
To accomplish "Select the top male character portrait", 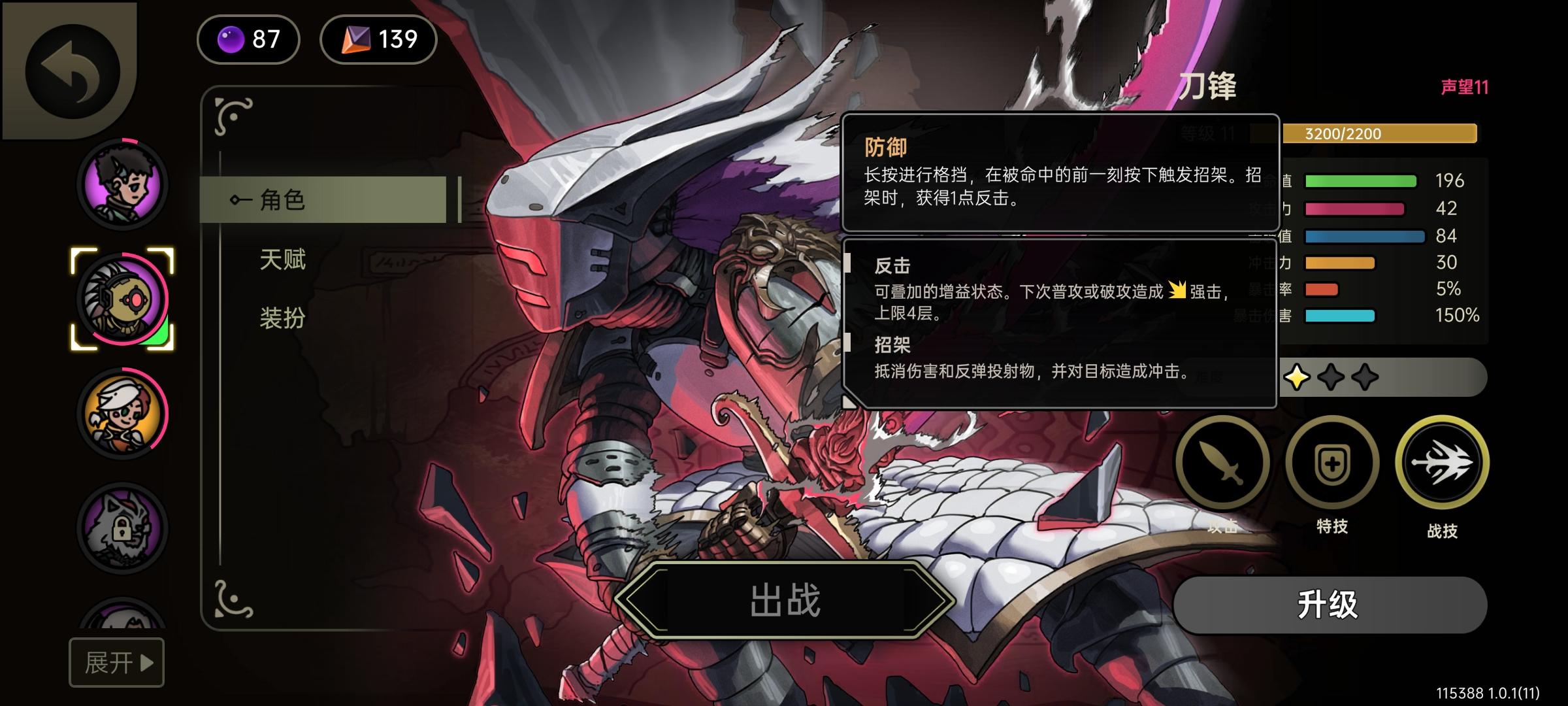I will [x=124, y=185].
